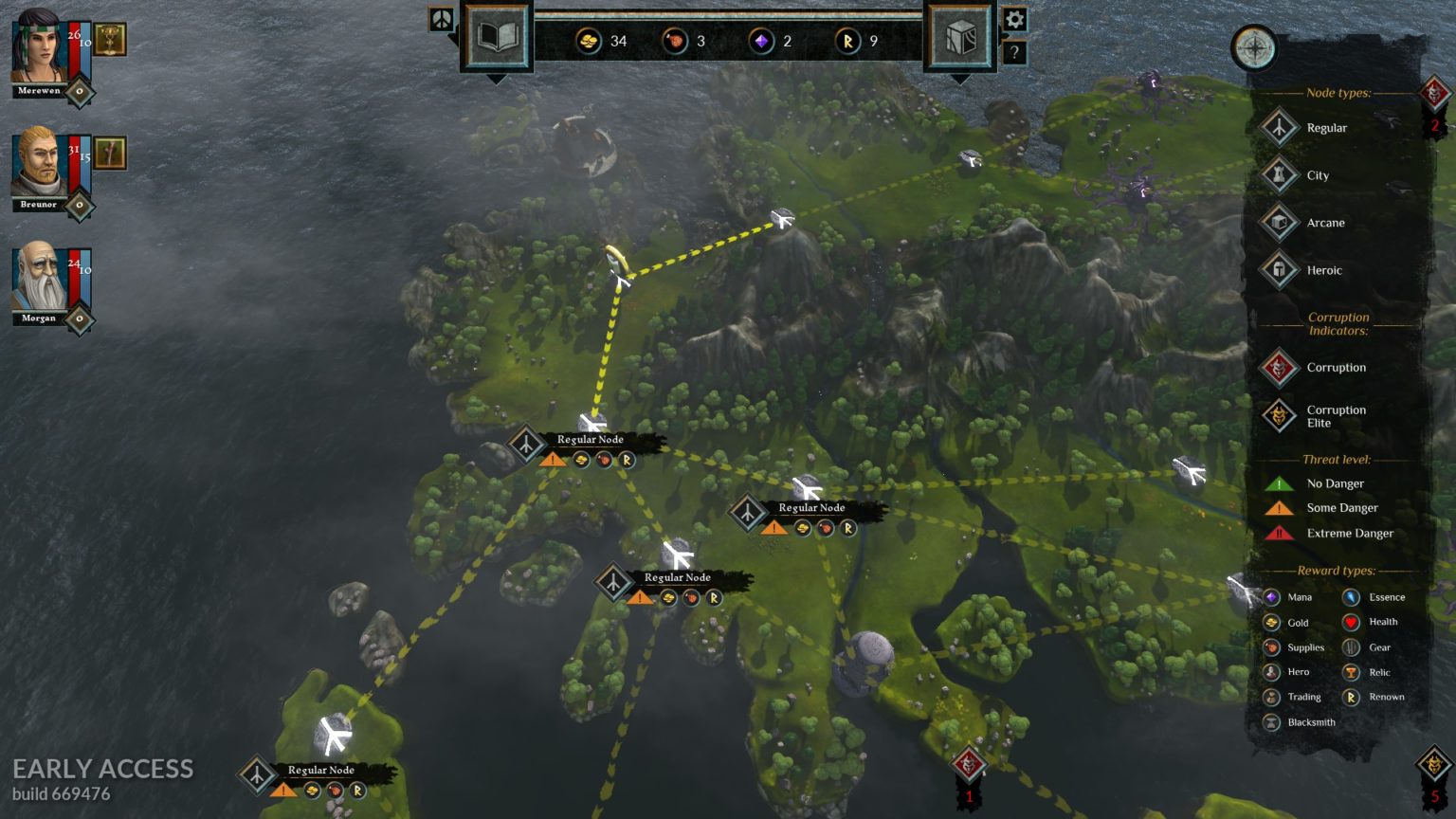Select the elite corruption marker numbered 5
The image size is (1456, 819).
1434,764
